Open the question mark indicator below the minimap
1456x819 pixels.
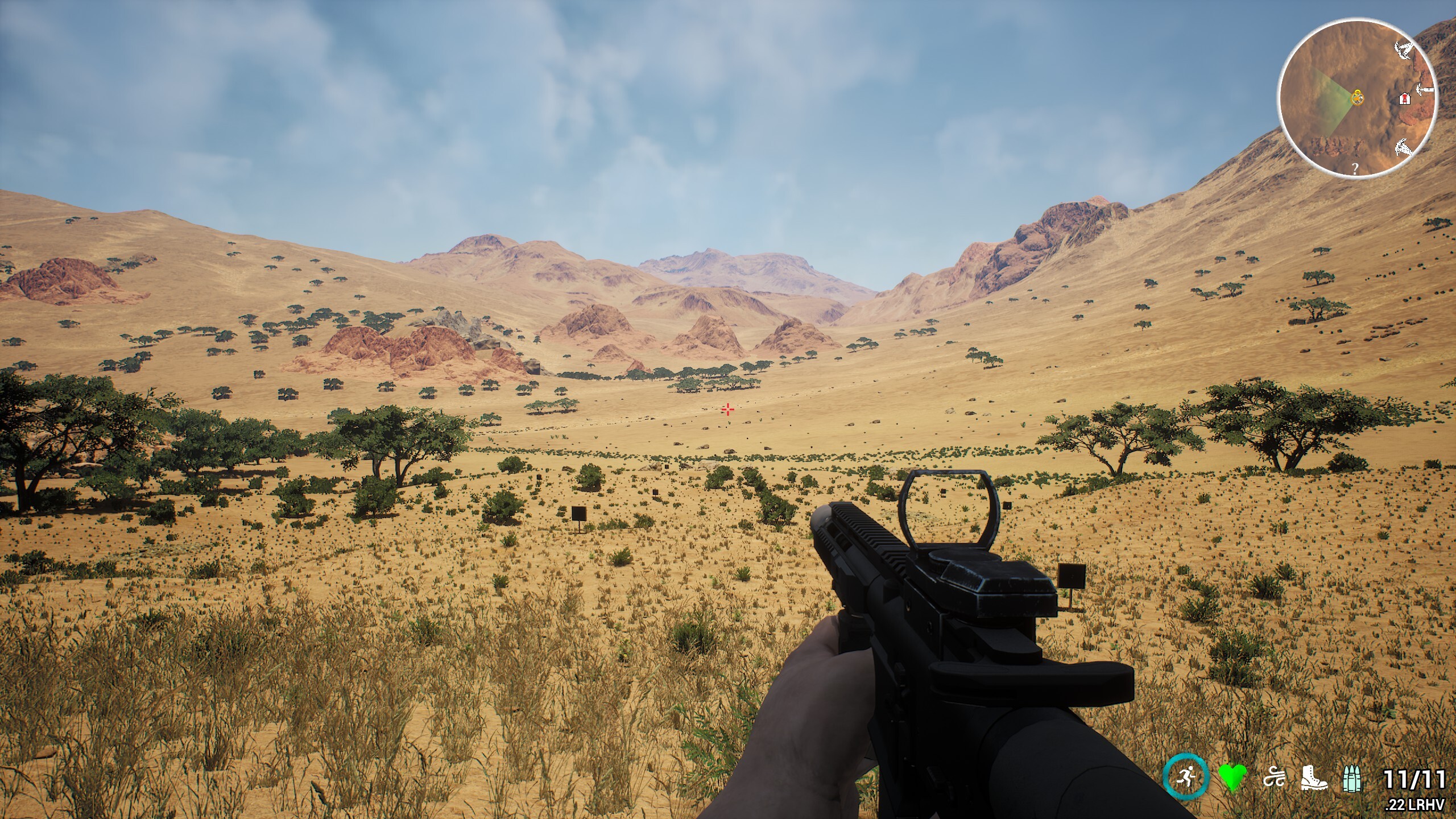(x=1355, y=169)
